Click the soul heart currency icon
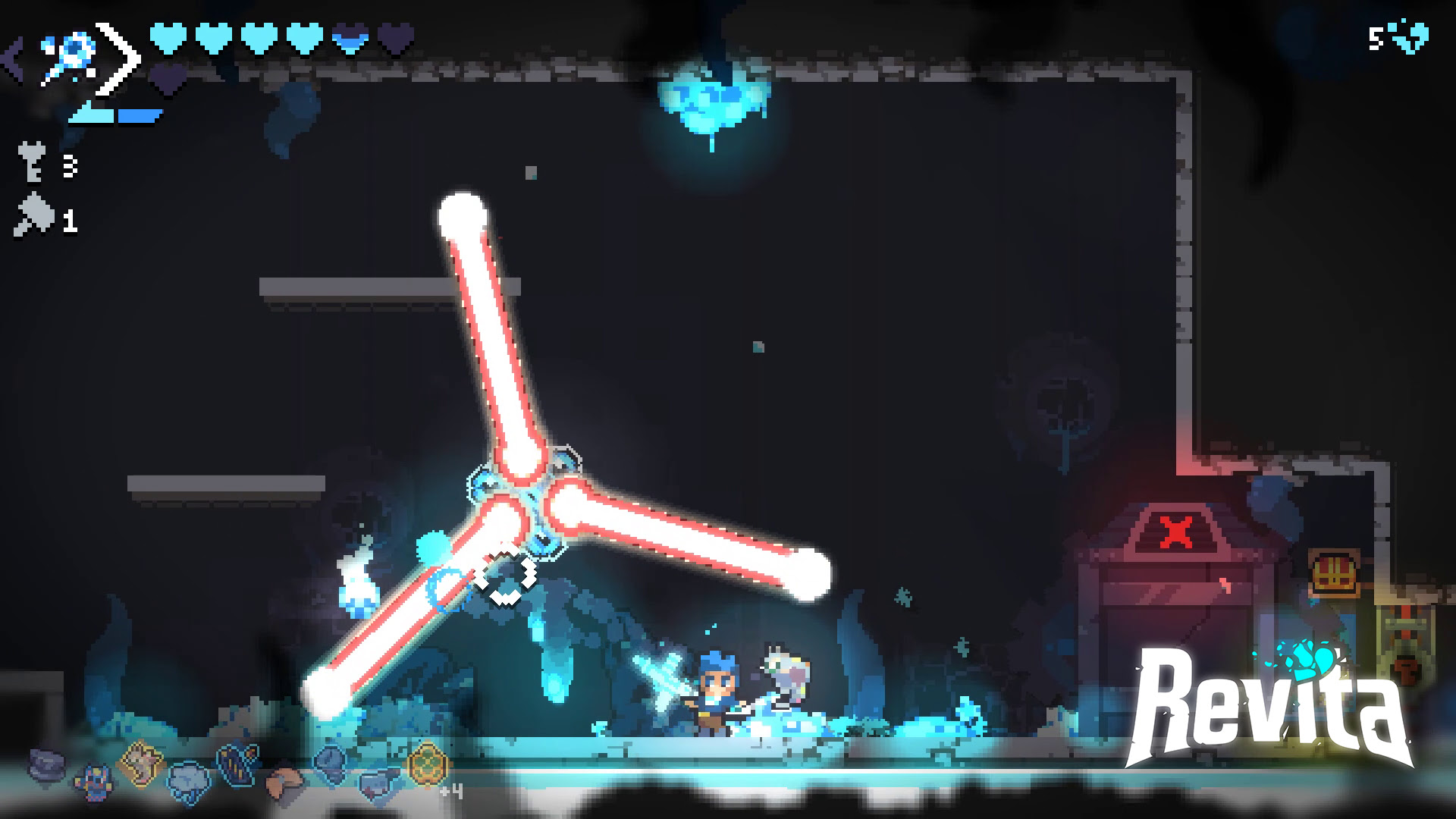This screenshot has width=1456, height=819. (1409, 37)
